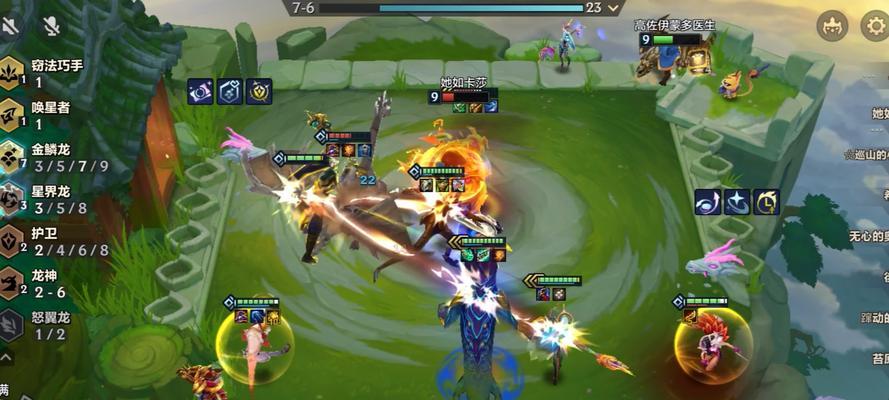Expand the trait list arrow below 怒翼龙
Screen dimensions: 889x400
pyautogui.click(x=6, y=356)
